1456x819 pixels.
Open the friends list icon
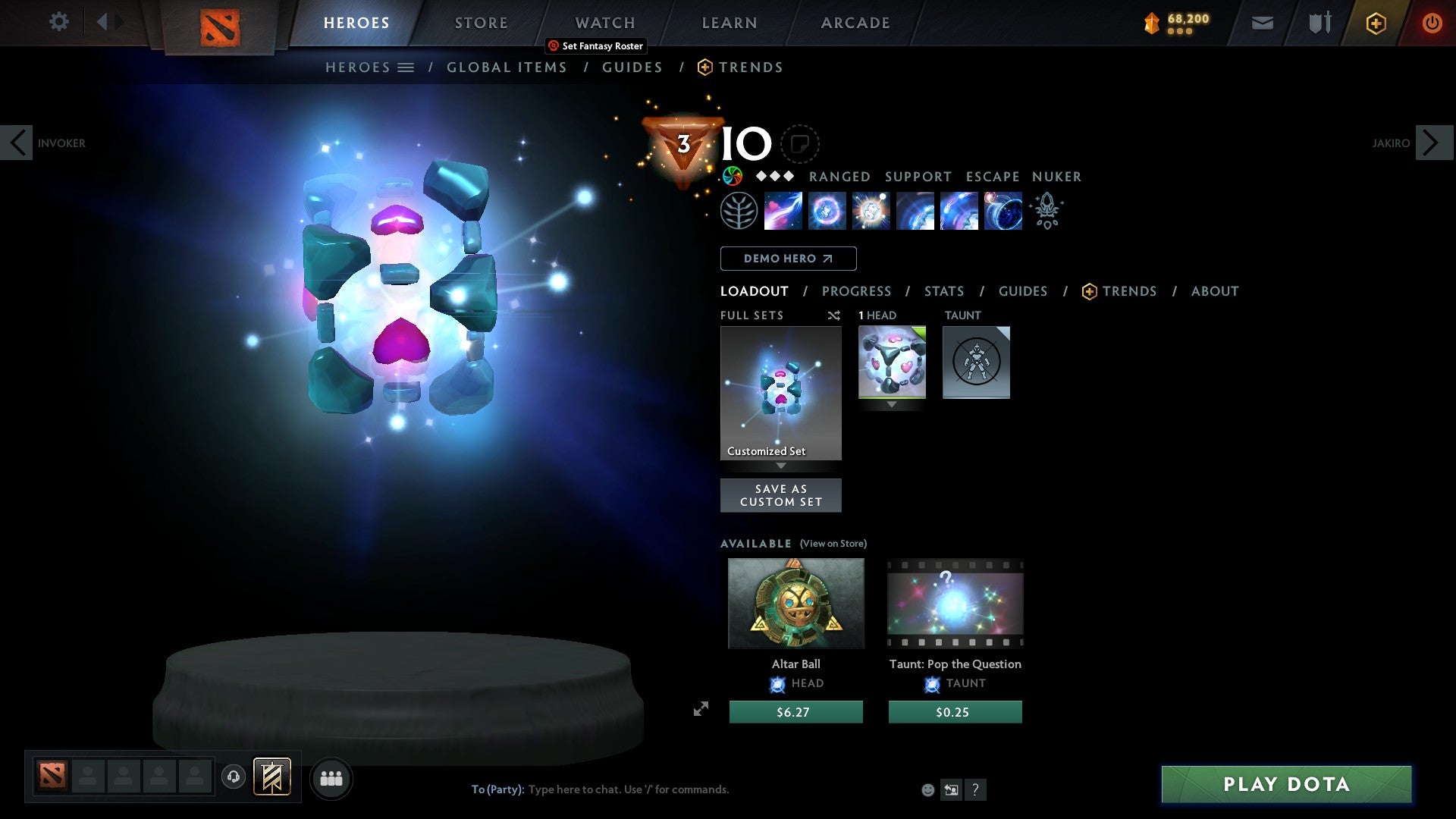pos(331,778)
